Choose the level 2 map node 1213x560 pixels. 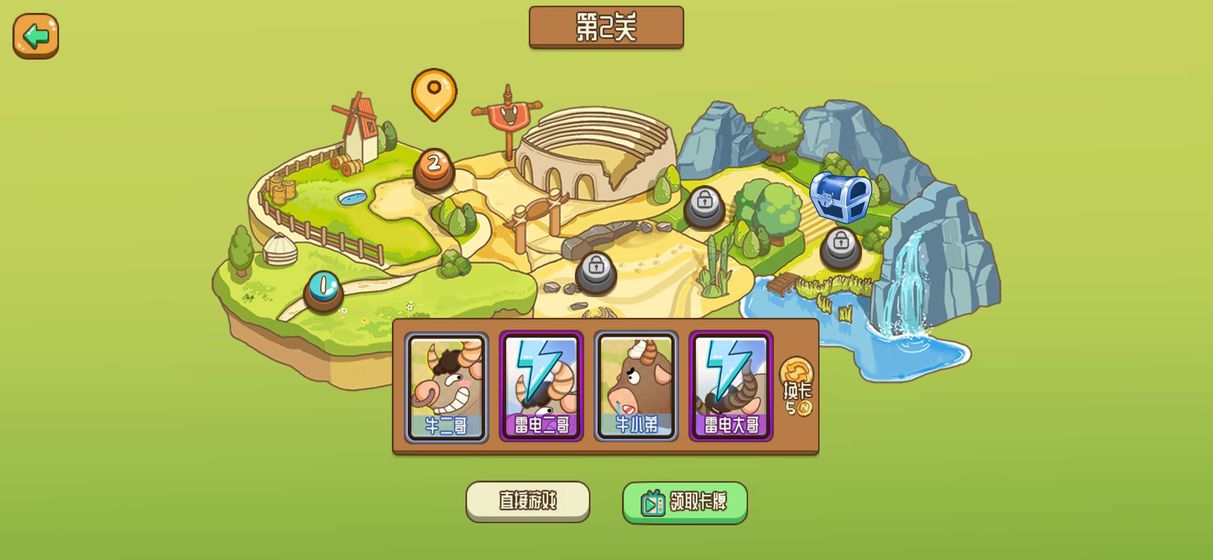(x=434, y=166)
